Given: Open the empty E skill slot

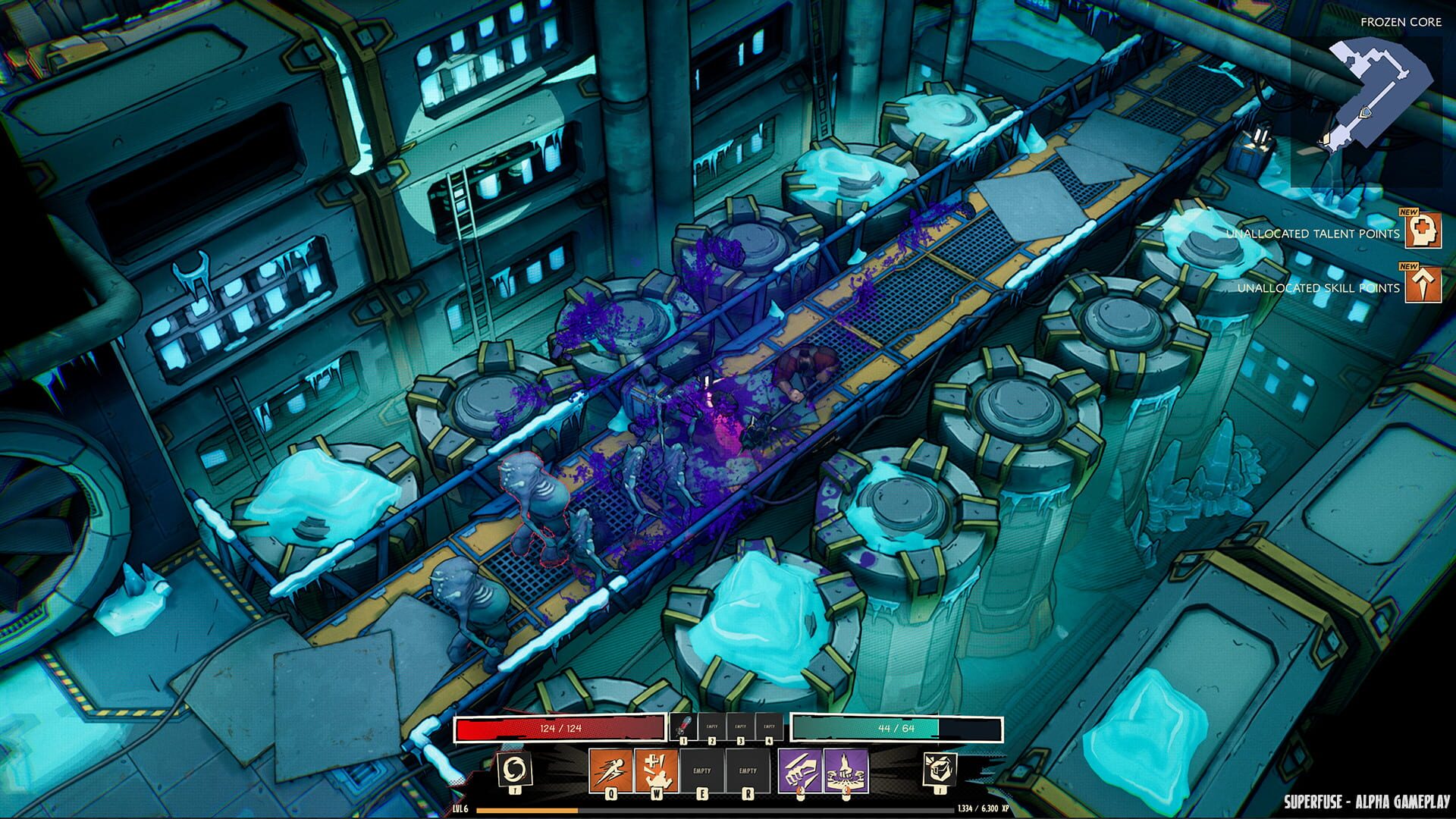Looking at the screenshot, I should (x=701, y=770).
